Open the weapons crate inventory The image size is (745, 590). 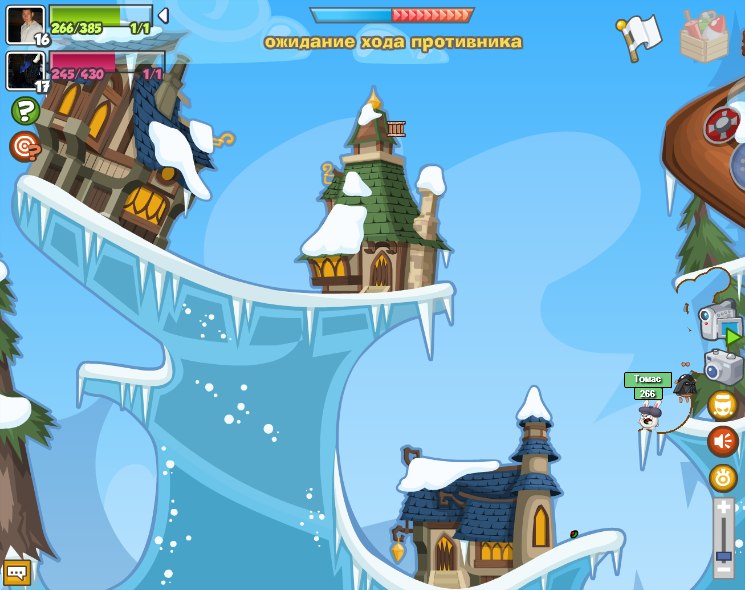pyautogui.click(x=706, y=38)
